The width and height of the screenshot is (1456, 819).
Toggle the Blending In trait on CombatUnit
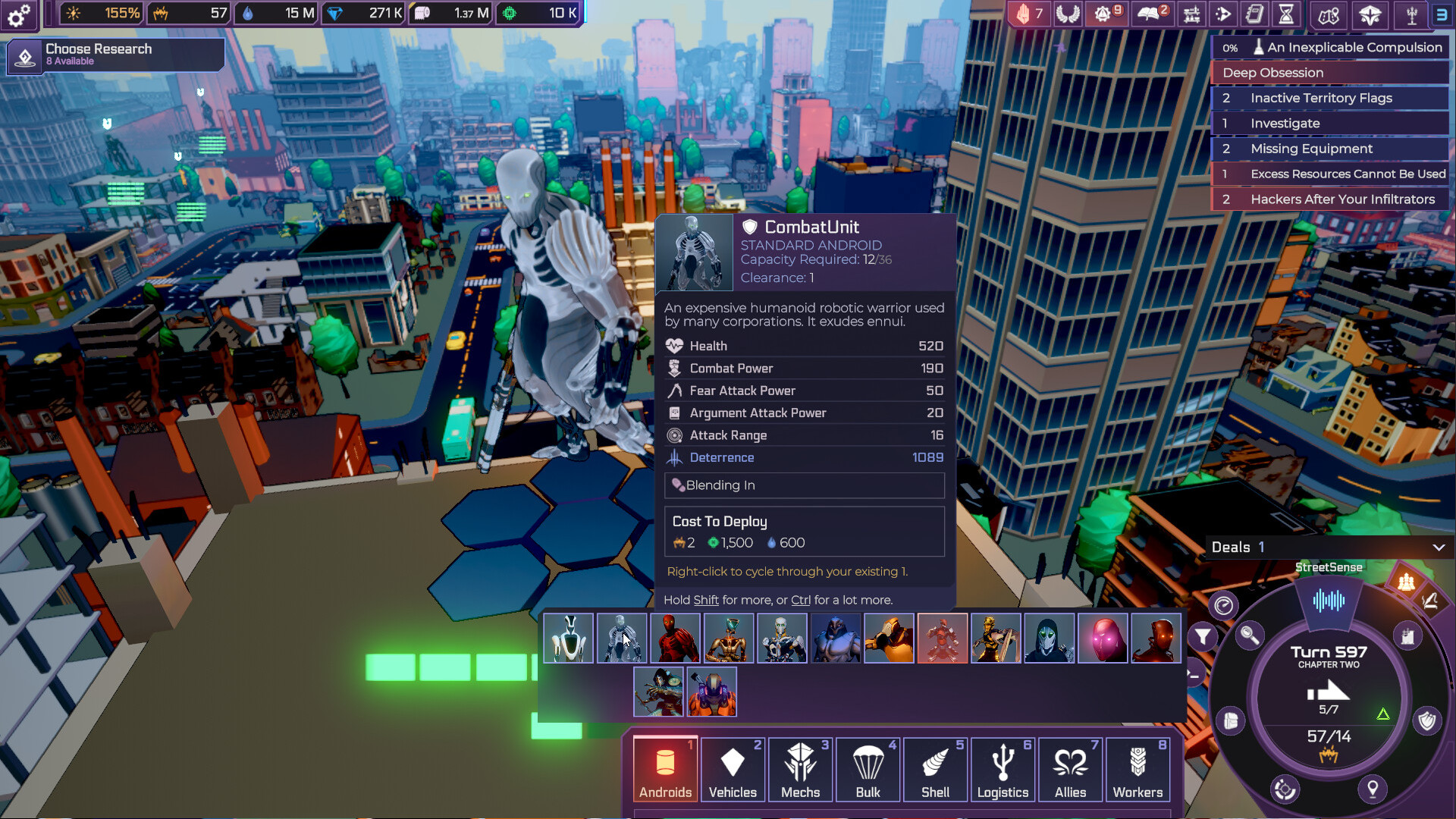pos(804,485)
